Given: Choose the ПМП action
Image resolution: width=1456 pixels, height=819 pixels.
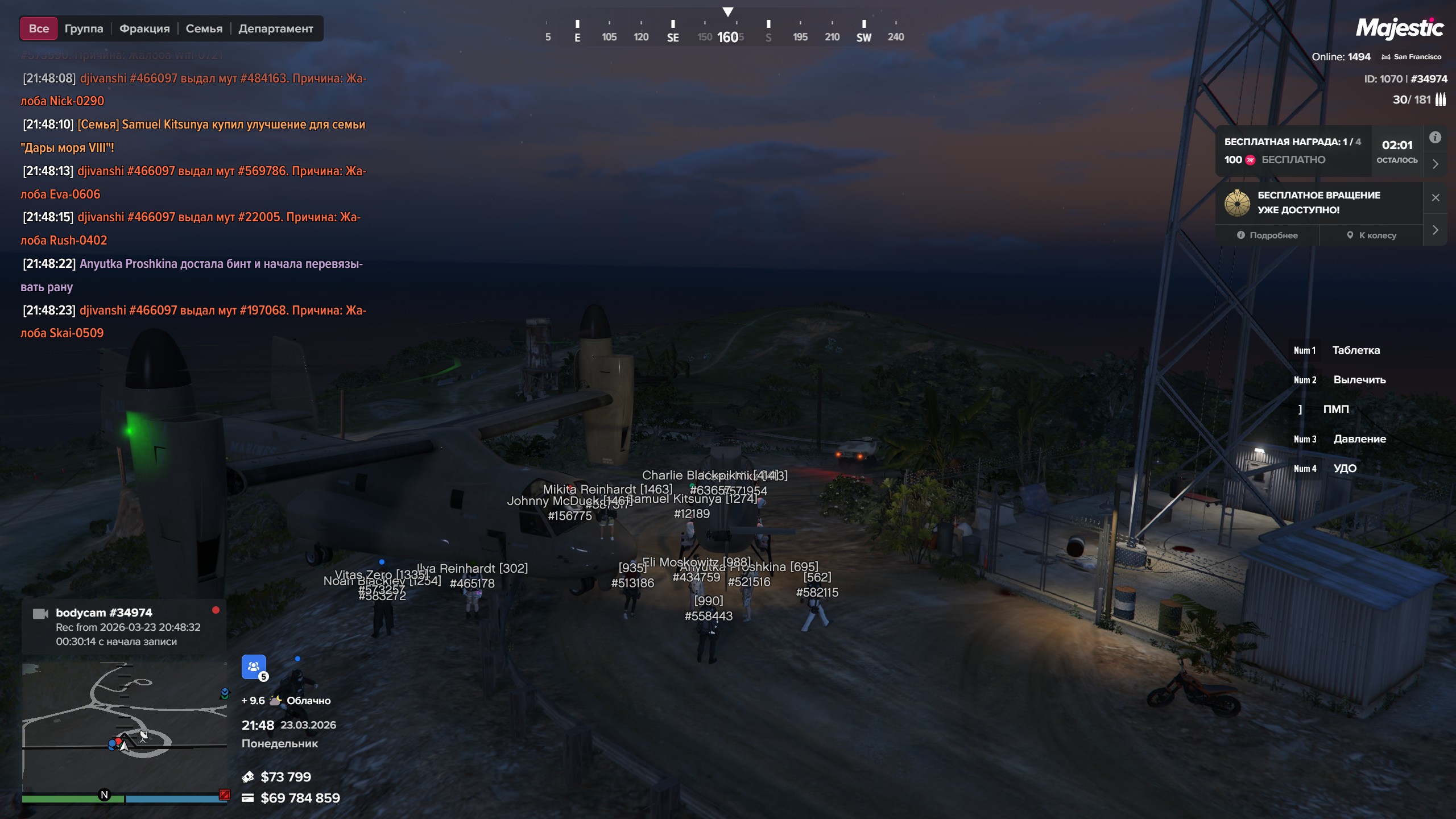Looking at the screenshot, I should [x=1335, y=409].
